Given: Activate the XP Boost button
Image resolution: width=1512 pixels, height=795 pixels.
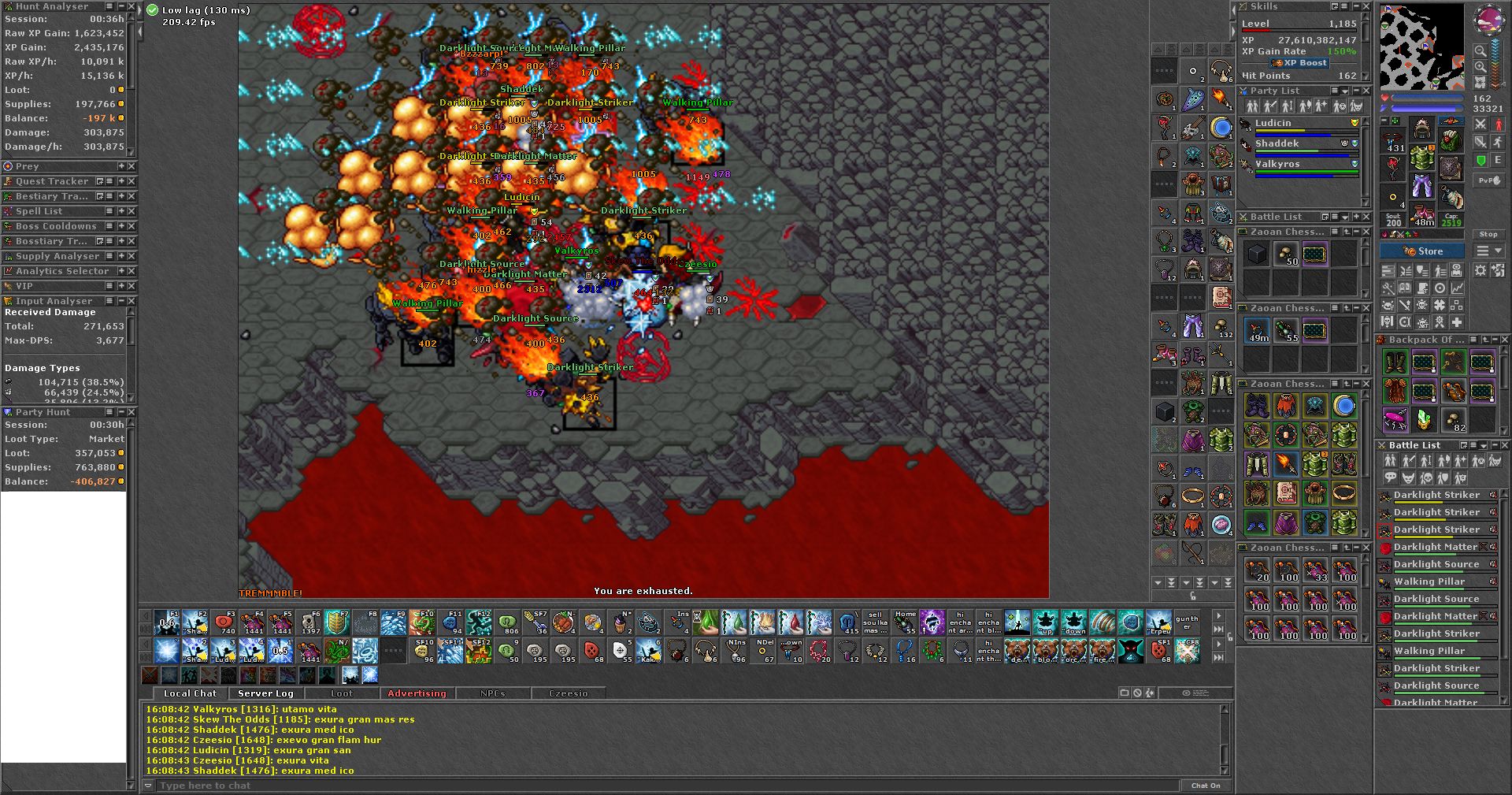Looking at the screenshot, I should (x=1300, y=63).
